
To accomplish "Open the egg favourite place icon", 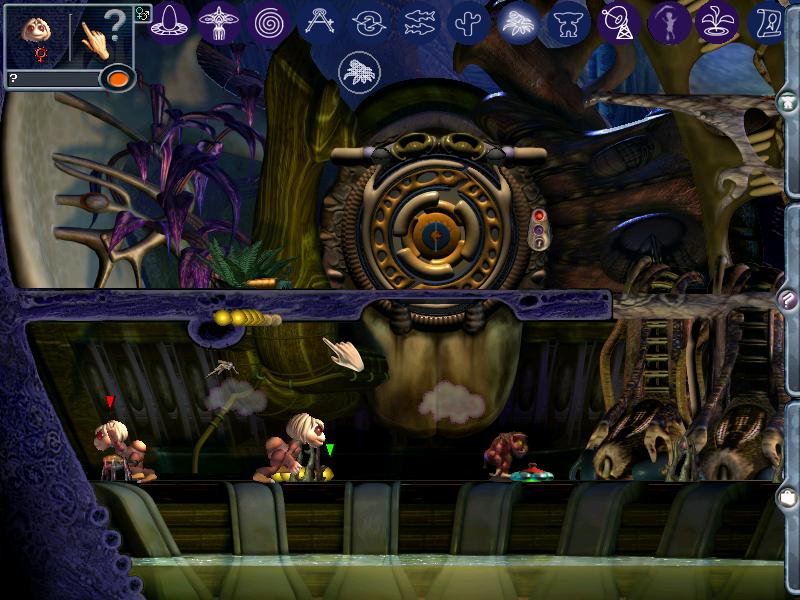I will [170, 21].
